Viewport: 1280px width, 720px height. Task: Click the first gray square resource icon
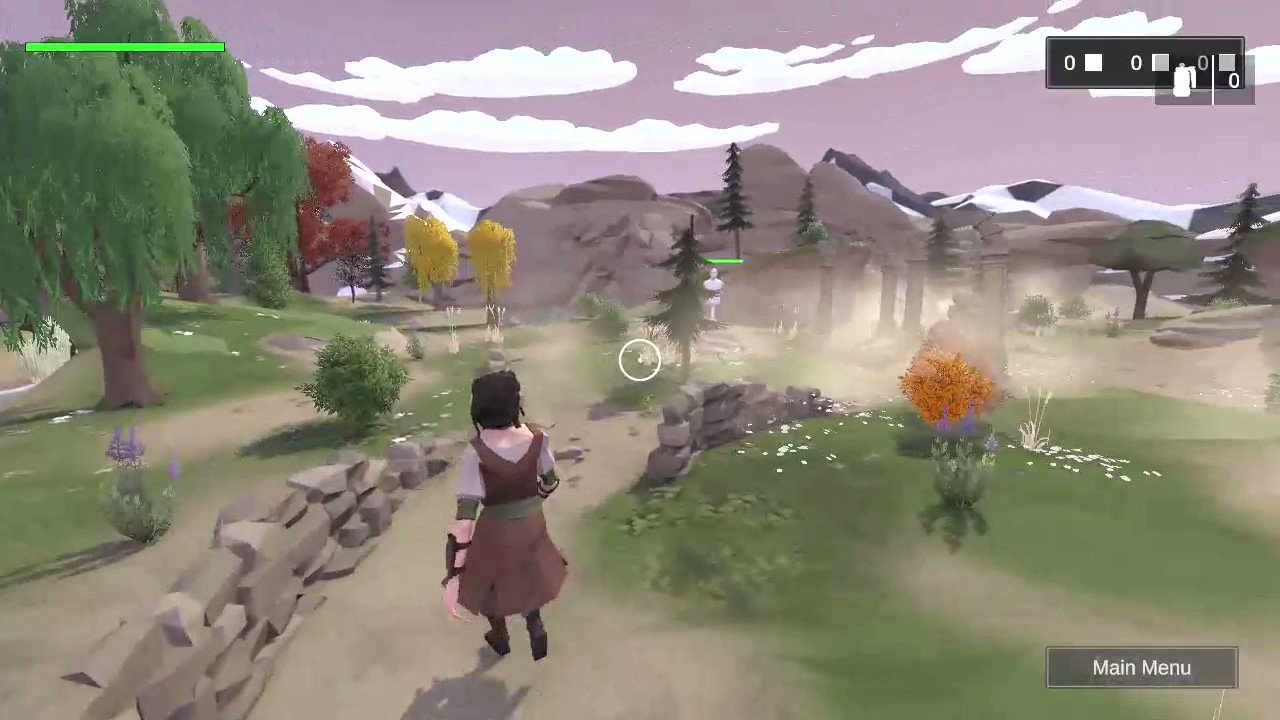(x=1160, y=63)
